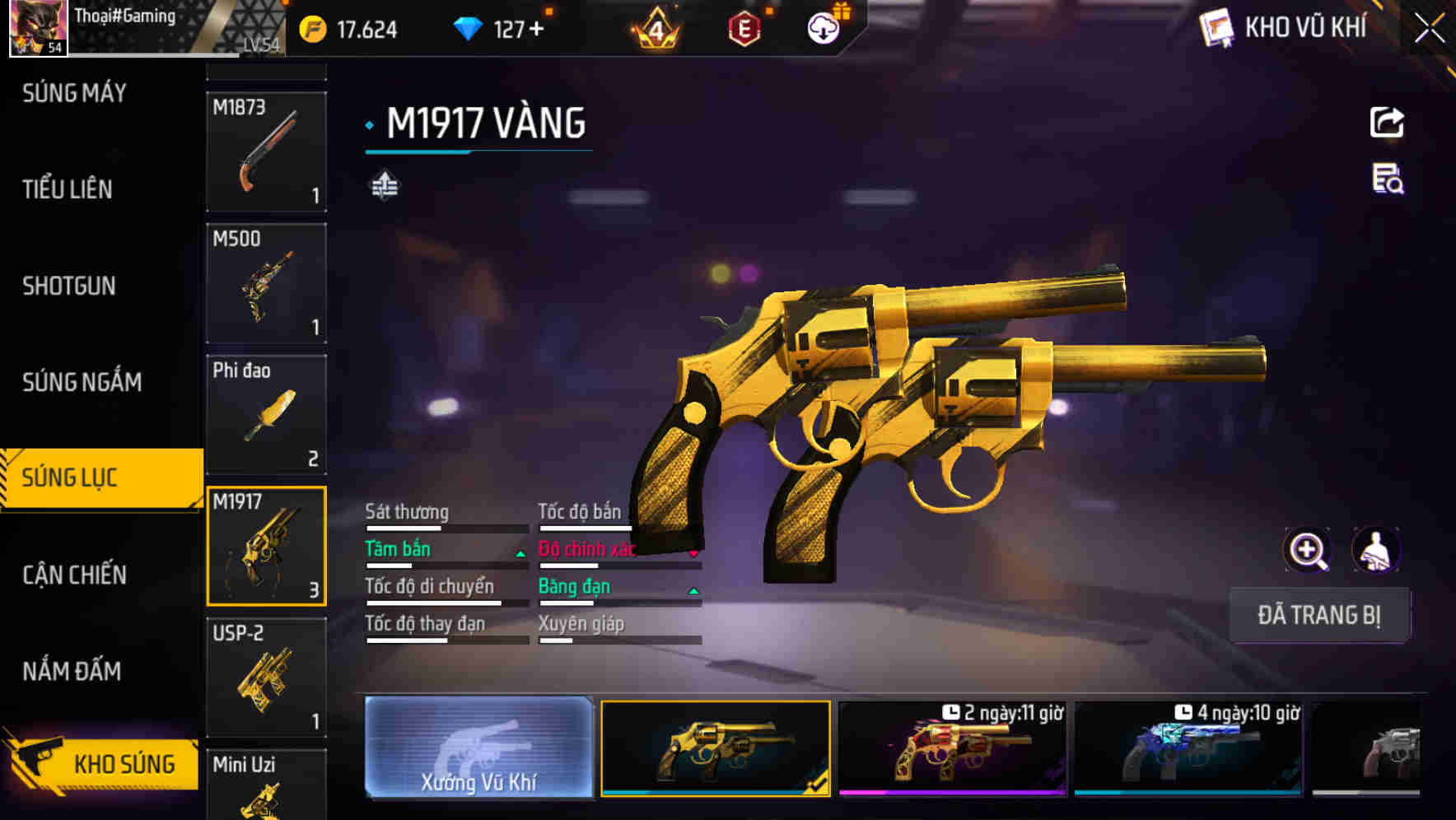The image size is (1456, 820).
Task: Open the TIỂU LIÊN weapon category
Action: click(x=68, y=189)
